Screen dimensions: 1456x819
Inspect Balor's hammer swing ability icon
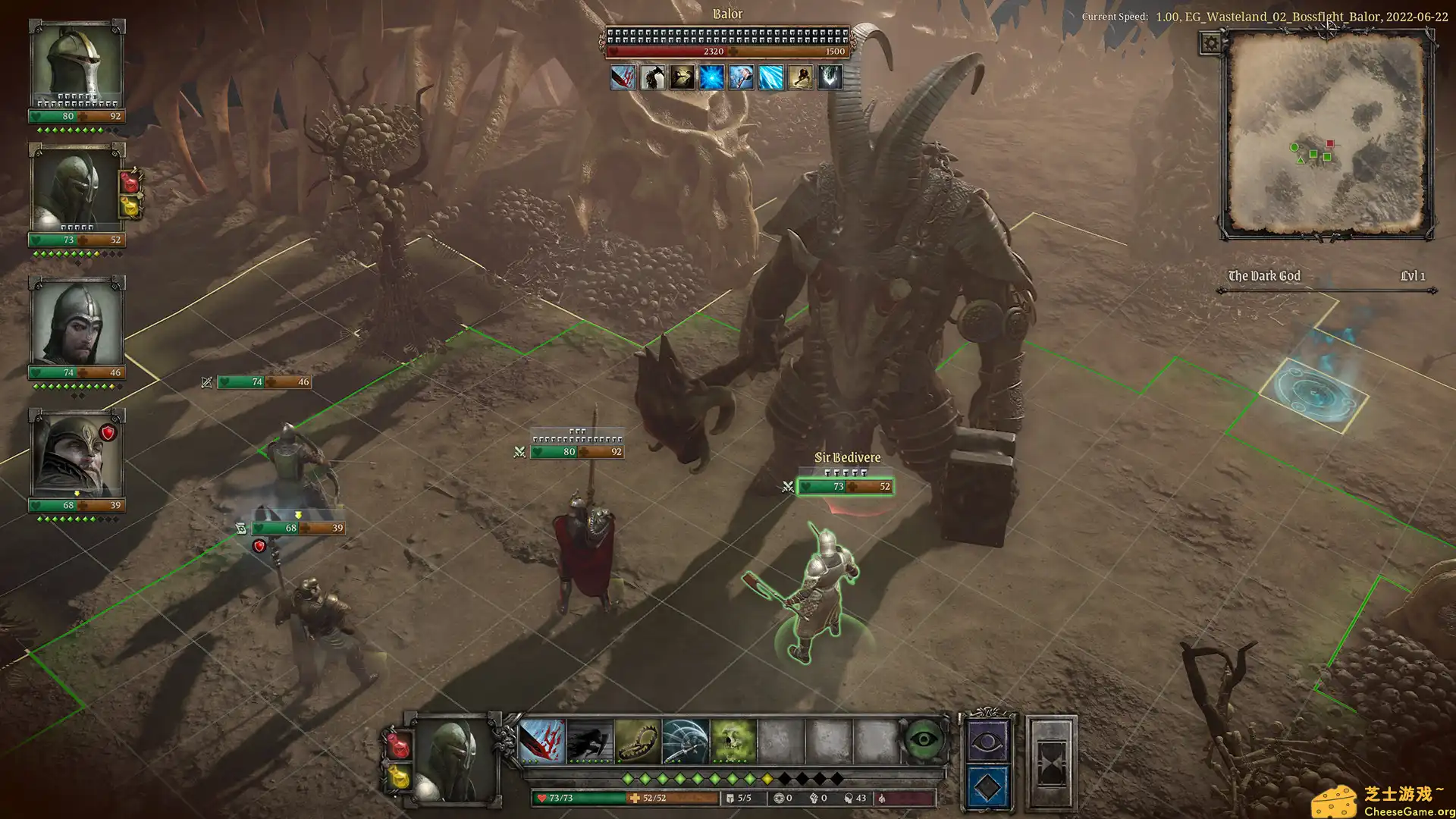point(741,77)
